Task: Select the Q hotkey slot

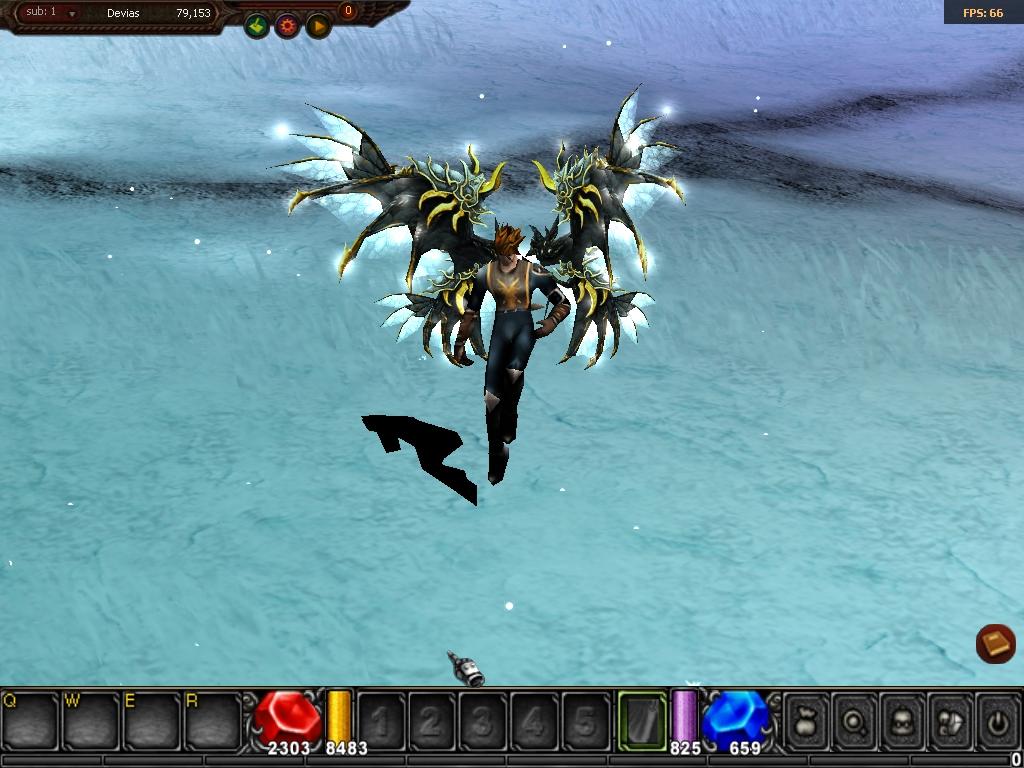Action: coord(30,721)
